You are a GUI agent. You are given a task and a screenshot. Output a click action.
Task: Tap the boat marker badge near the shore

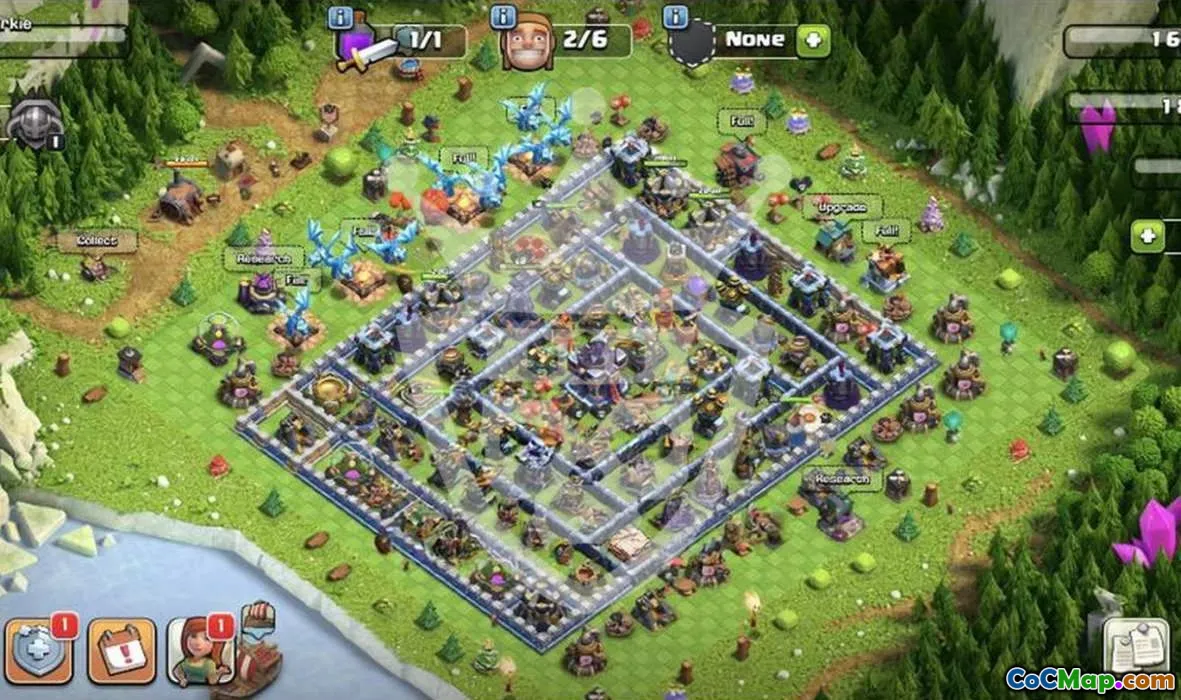(258, 617)
